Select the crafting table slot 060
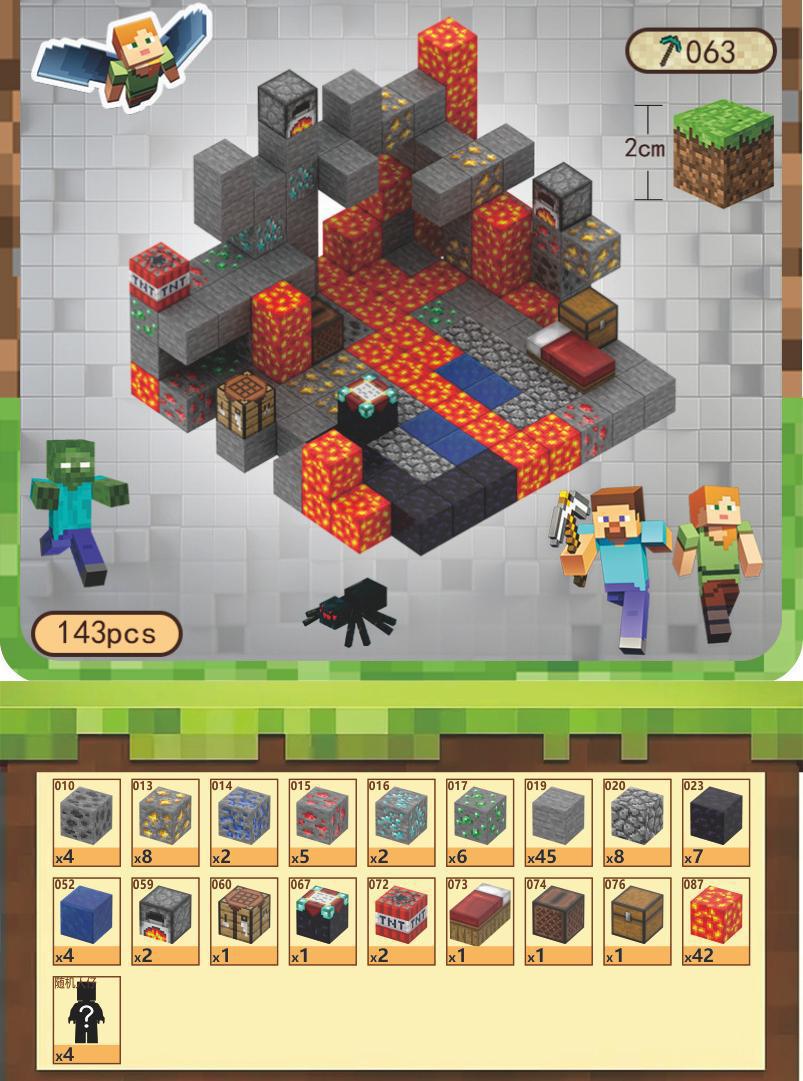 click(244, 921)
